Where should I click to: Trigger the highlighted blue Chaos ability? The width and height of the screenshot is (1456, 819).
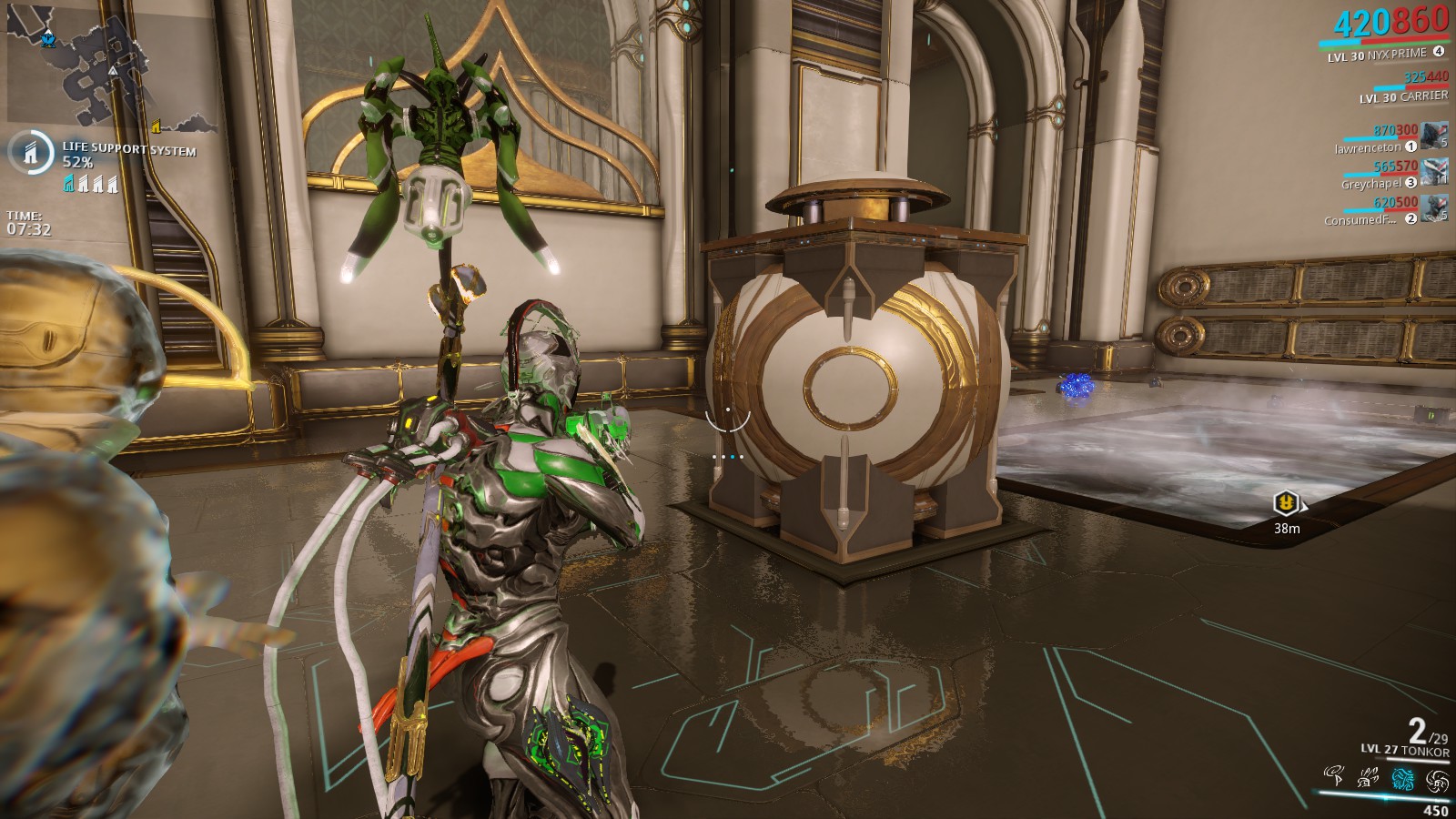tap(1402, 778)
